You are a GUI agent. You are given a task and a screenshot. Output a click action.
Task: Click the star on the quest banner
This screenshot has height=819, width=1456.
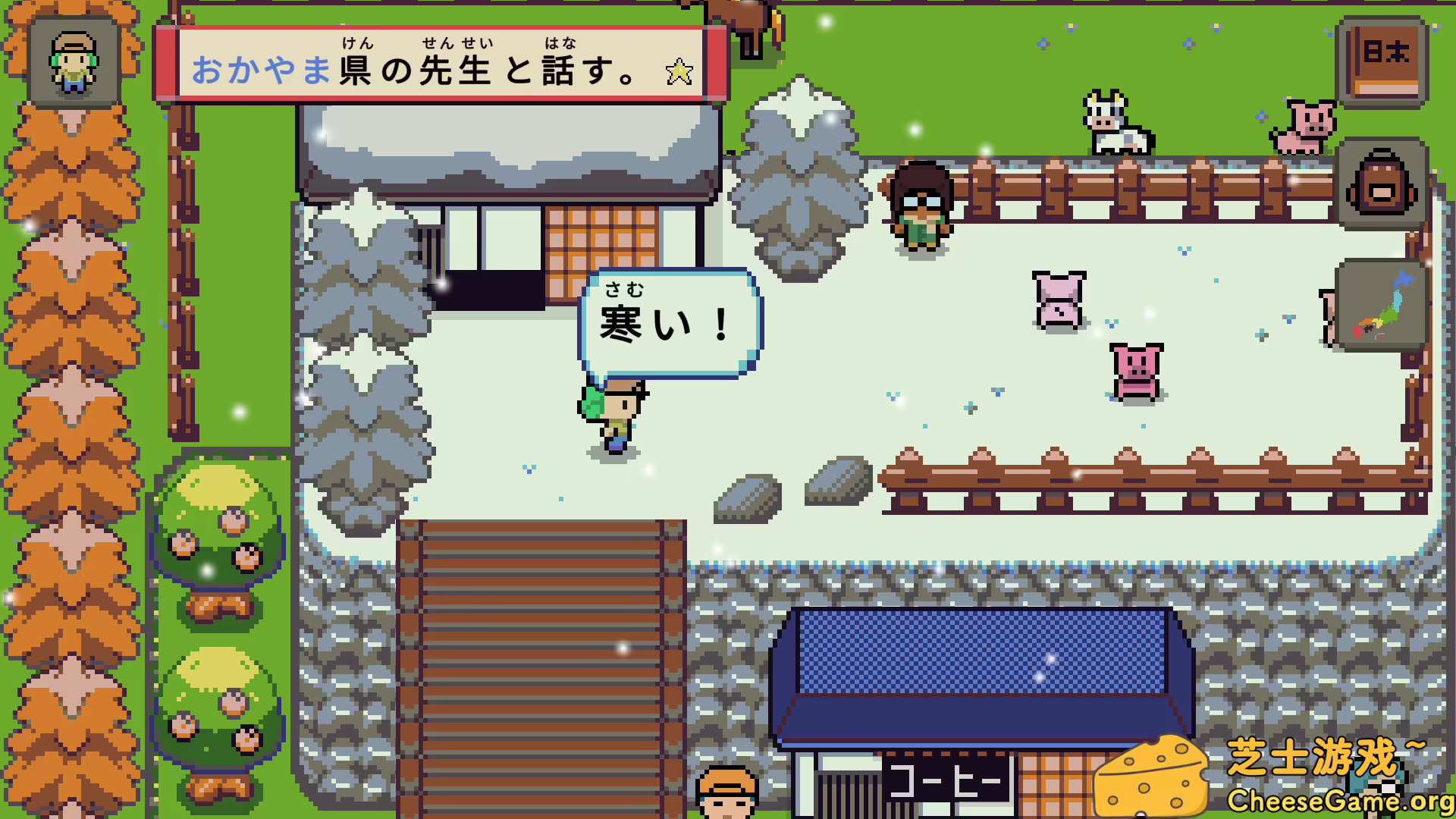[679, 71]
